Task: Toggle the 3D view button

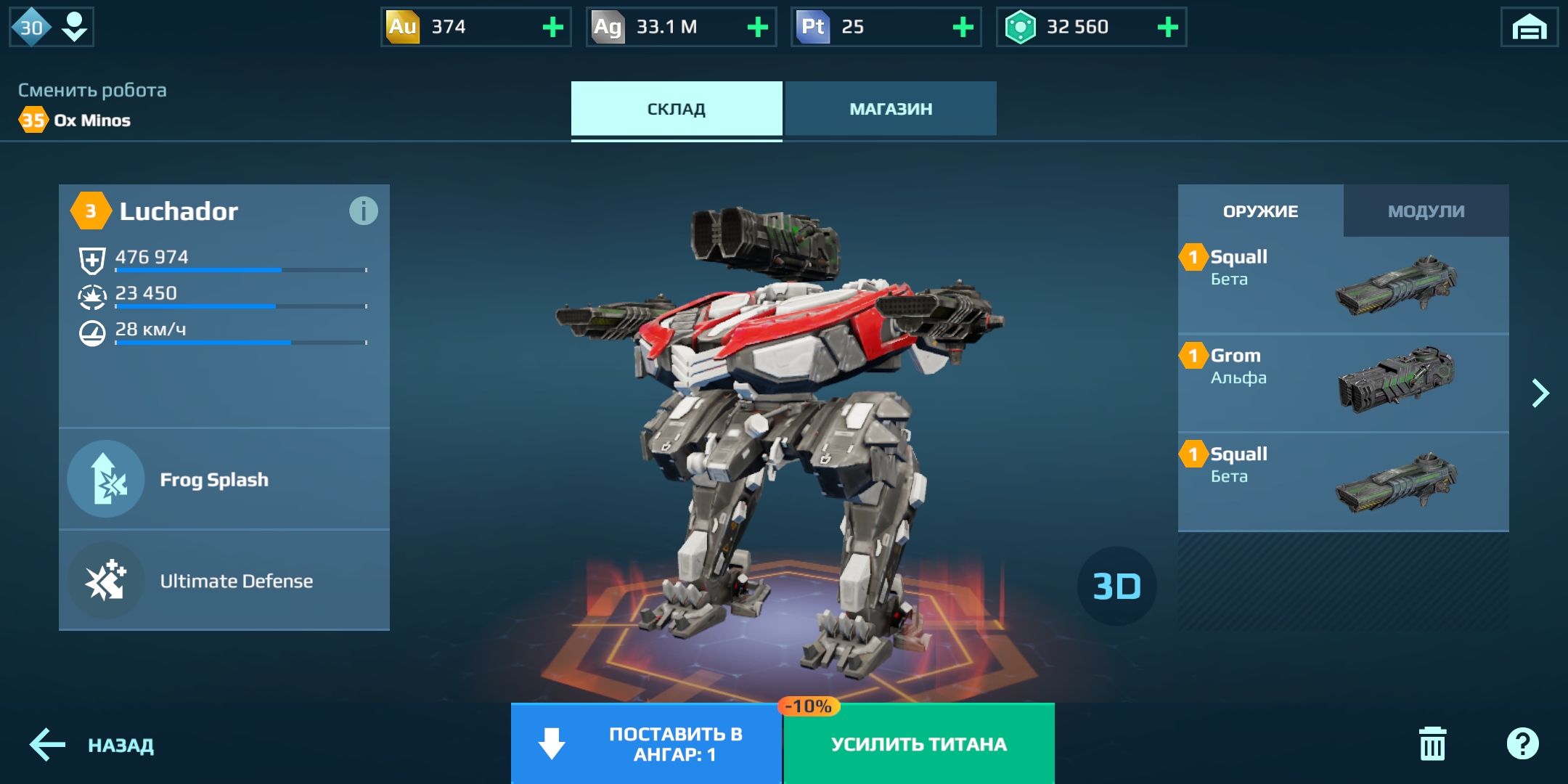Action: (1116, 586)
